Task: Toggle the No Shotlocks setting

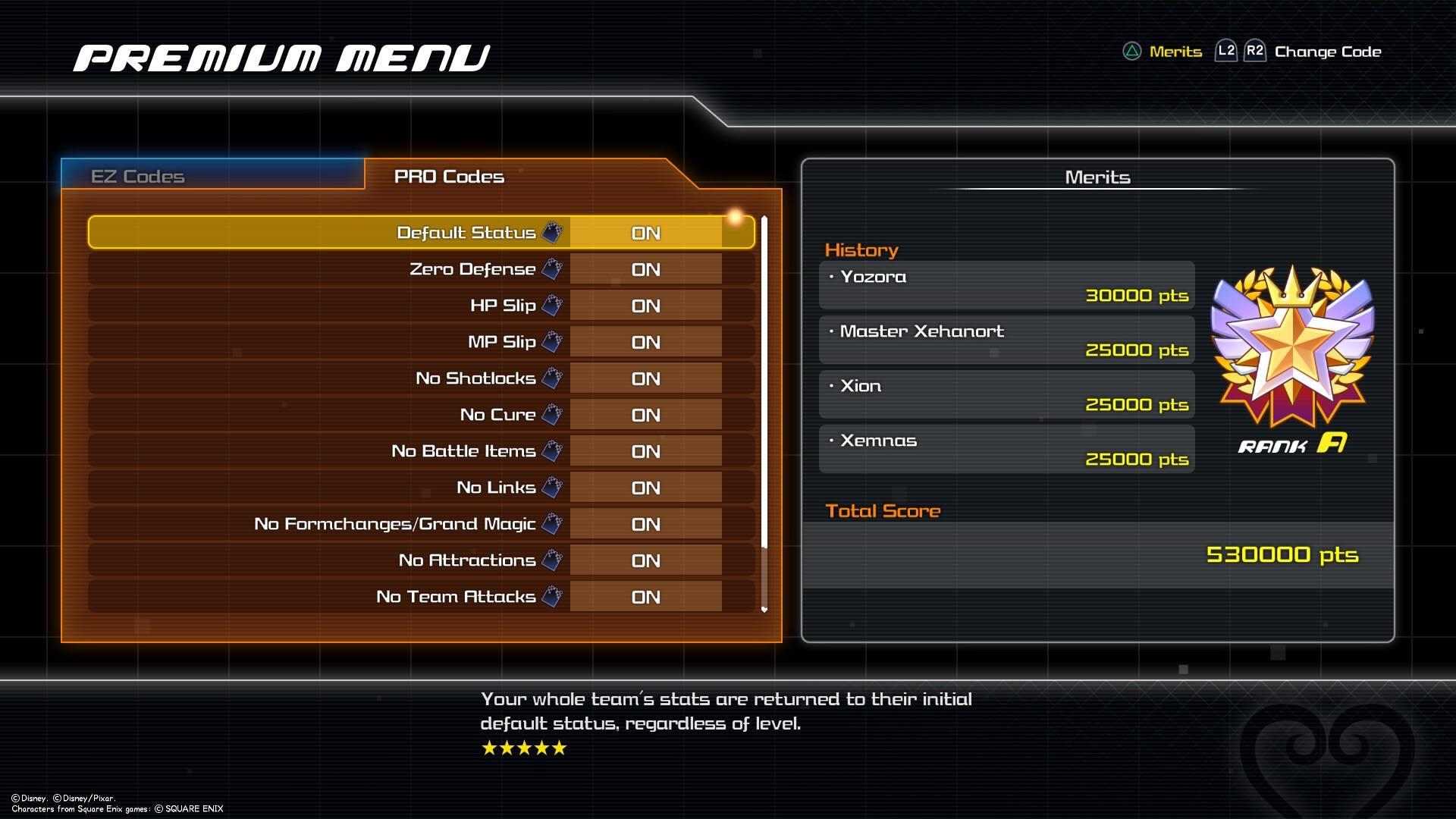Action: coord(645,377)
